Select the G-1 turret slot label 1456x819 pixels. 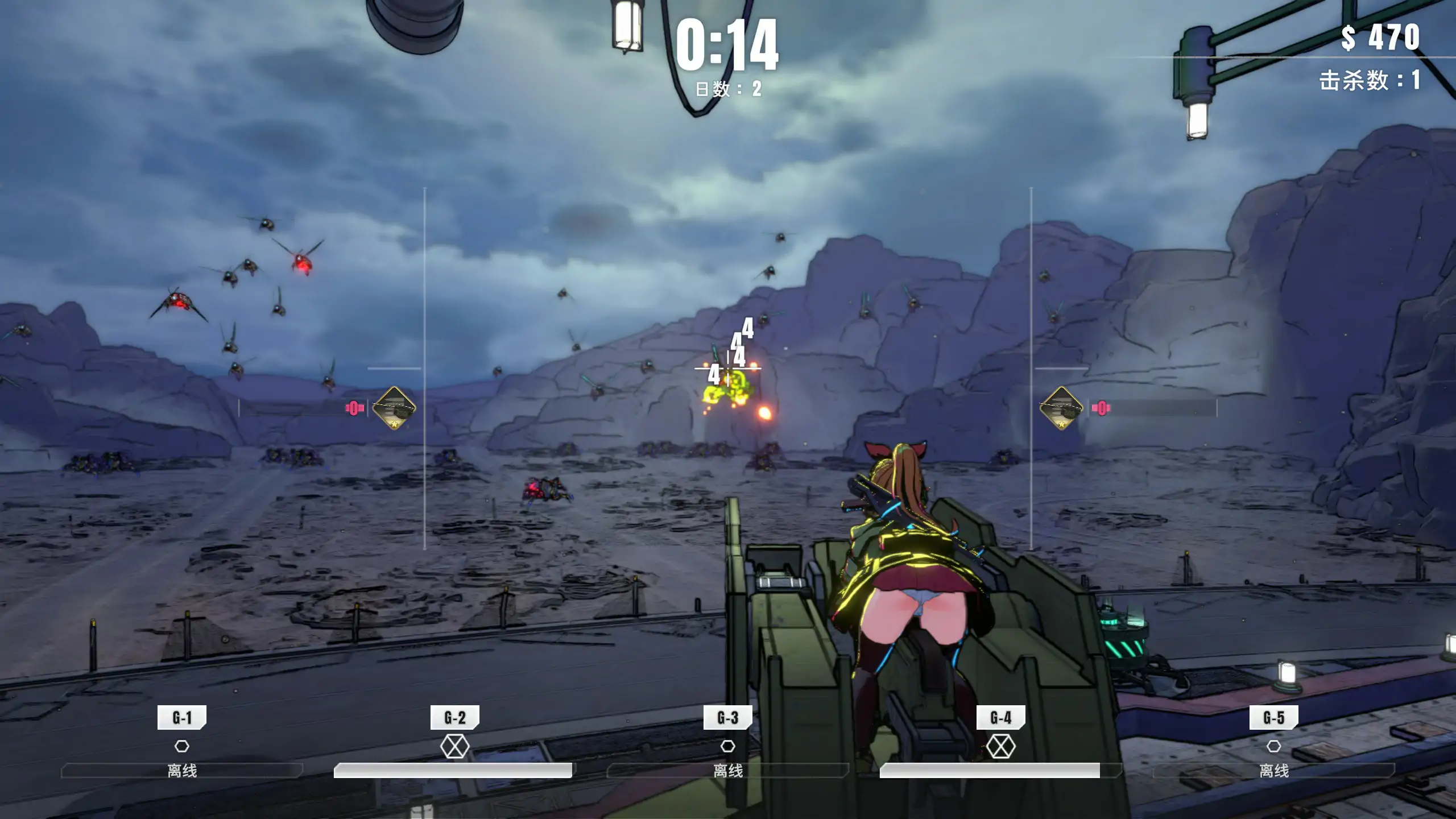click(182, 718)
